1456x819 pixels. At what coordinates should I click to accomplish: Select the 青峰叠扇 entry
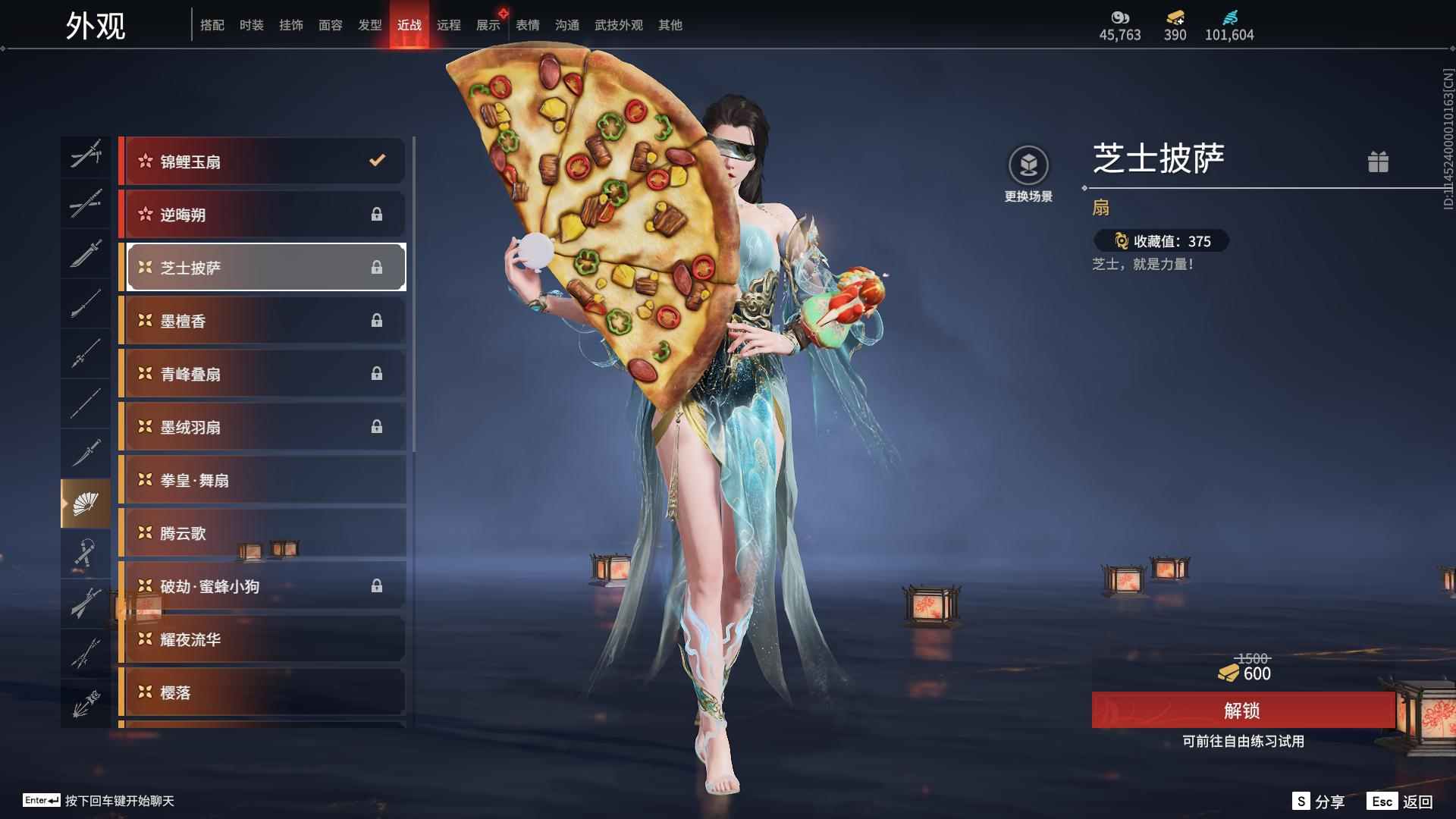pyautogui.click(x=262, y=374)
